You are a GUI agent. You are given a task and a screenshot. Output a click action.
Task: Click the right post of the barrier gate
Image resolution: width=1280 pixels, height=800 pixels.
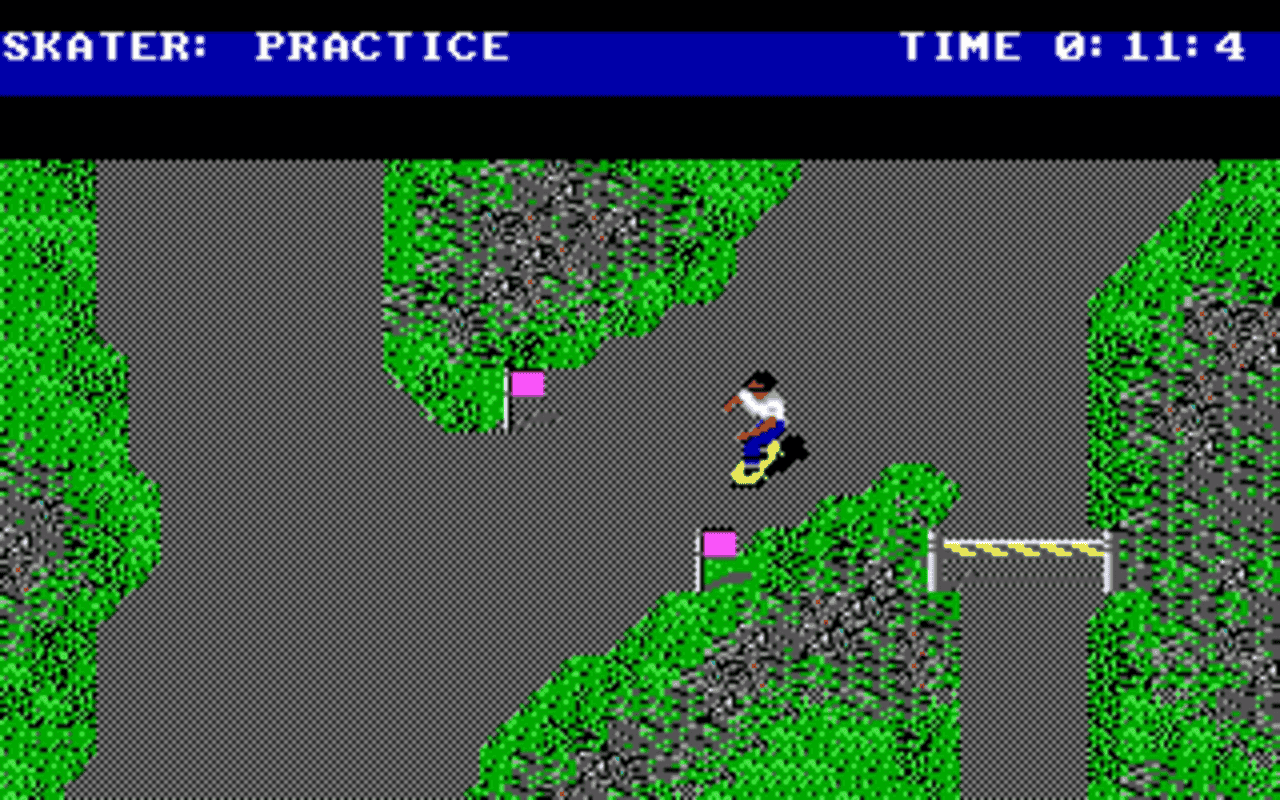tap(1104, 555)
